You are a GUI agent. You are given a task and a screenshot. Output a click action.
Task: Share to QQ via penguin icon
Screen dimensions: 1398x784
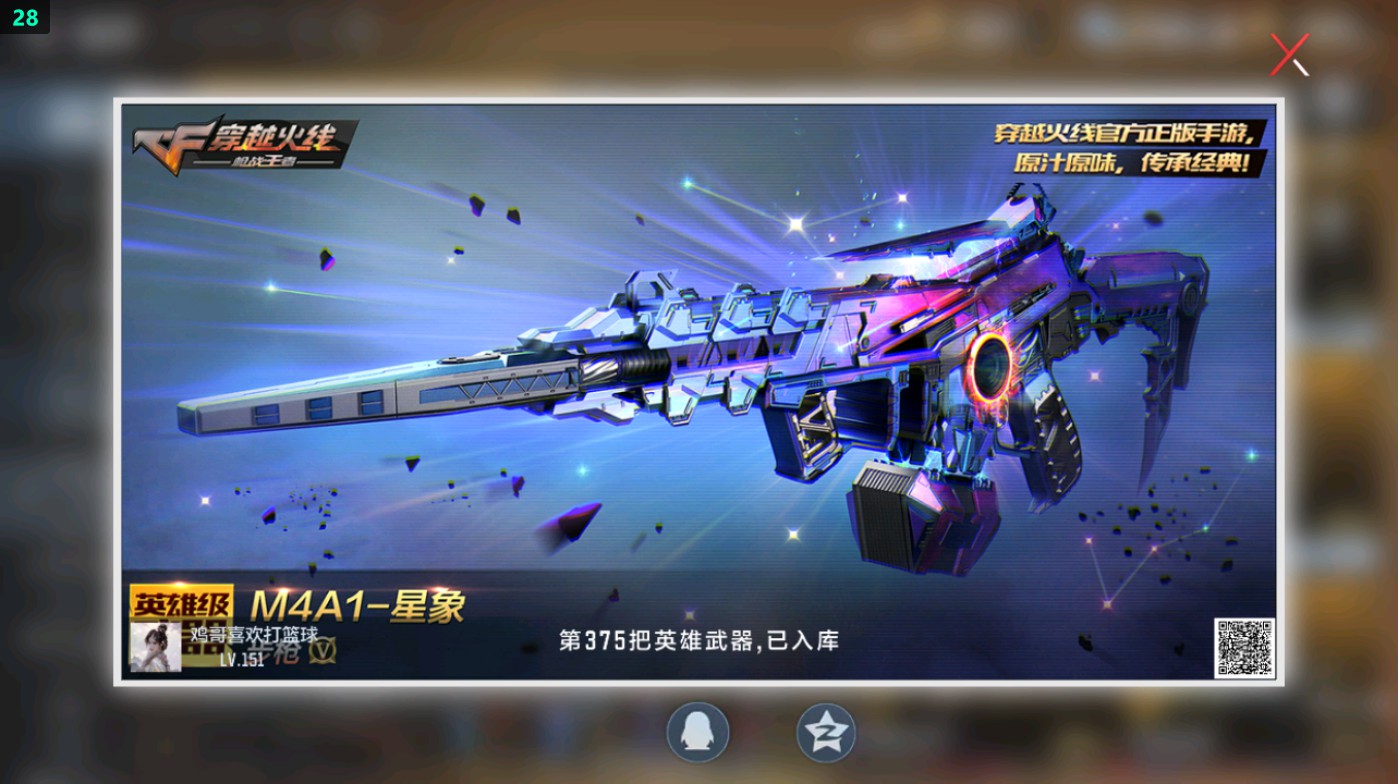tap(698, 733)
